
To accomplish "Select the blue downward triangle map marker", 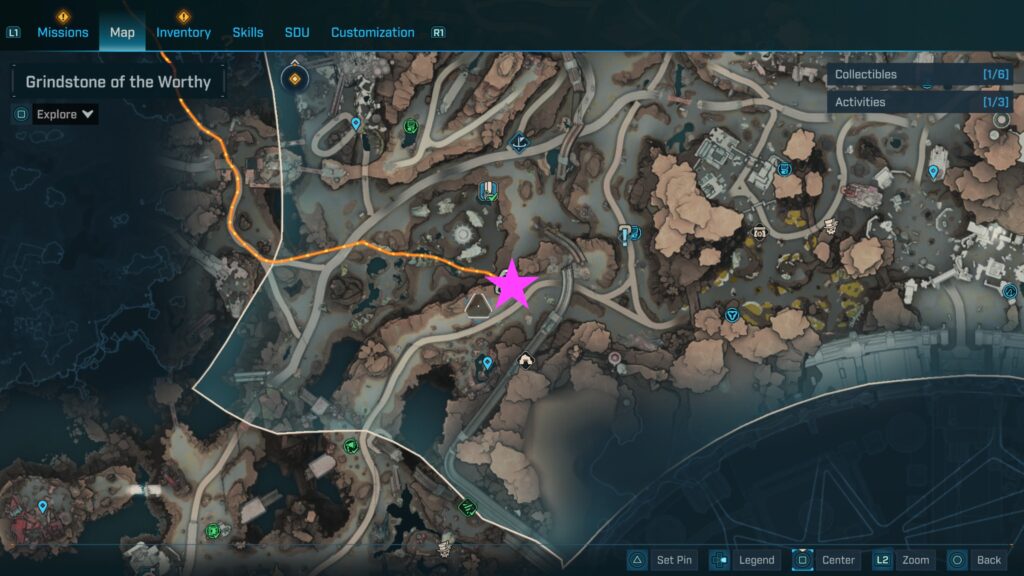I will (732, 314).
